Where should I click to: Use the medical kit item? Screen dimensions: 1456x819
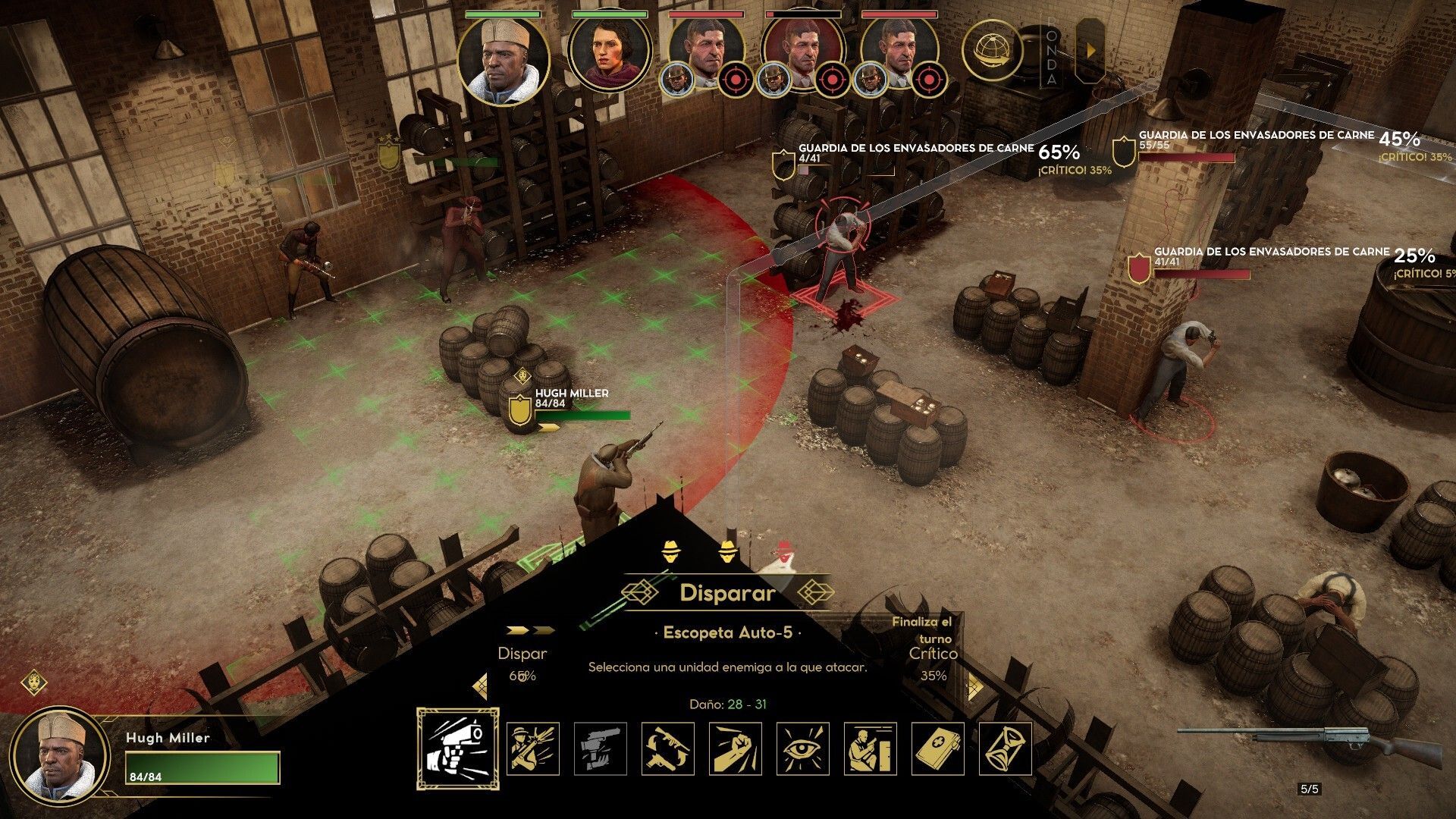tap(938, 748)
